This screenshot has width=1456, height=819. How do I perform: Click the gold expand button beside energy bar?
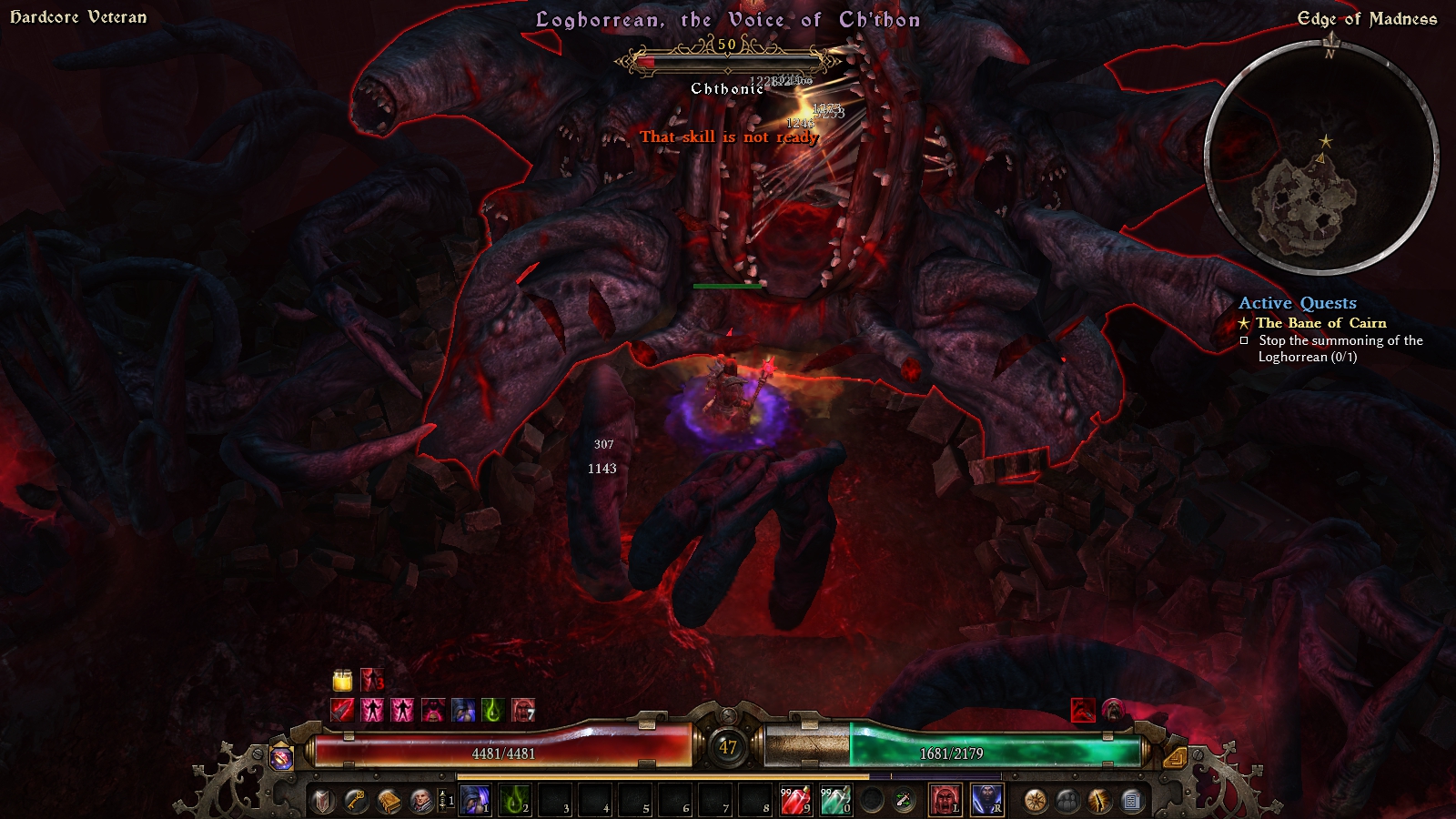1175,756
